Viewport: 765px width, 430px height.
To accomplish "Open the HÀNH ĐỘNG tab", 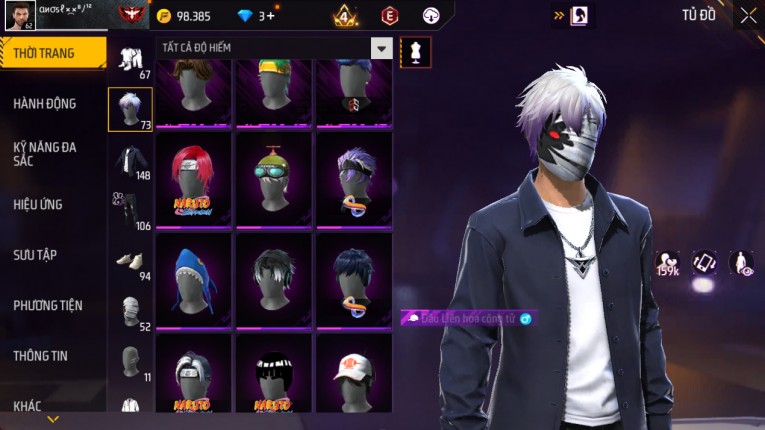I will pos(45,103).
